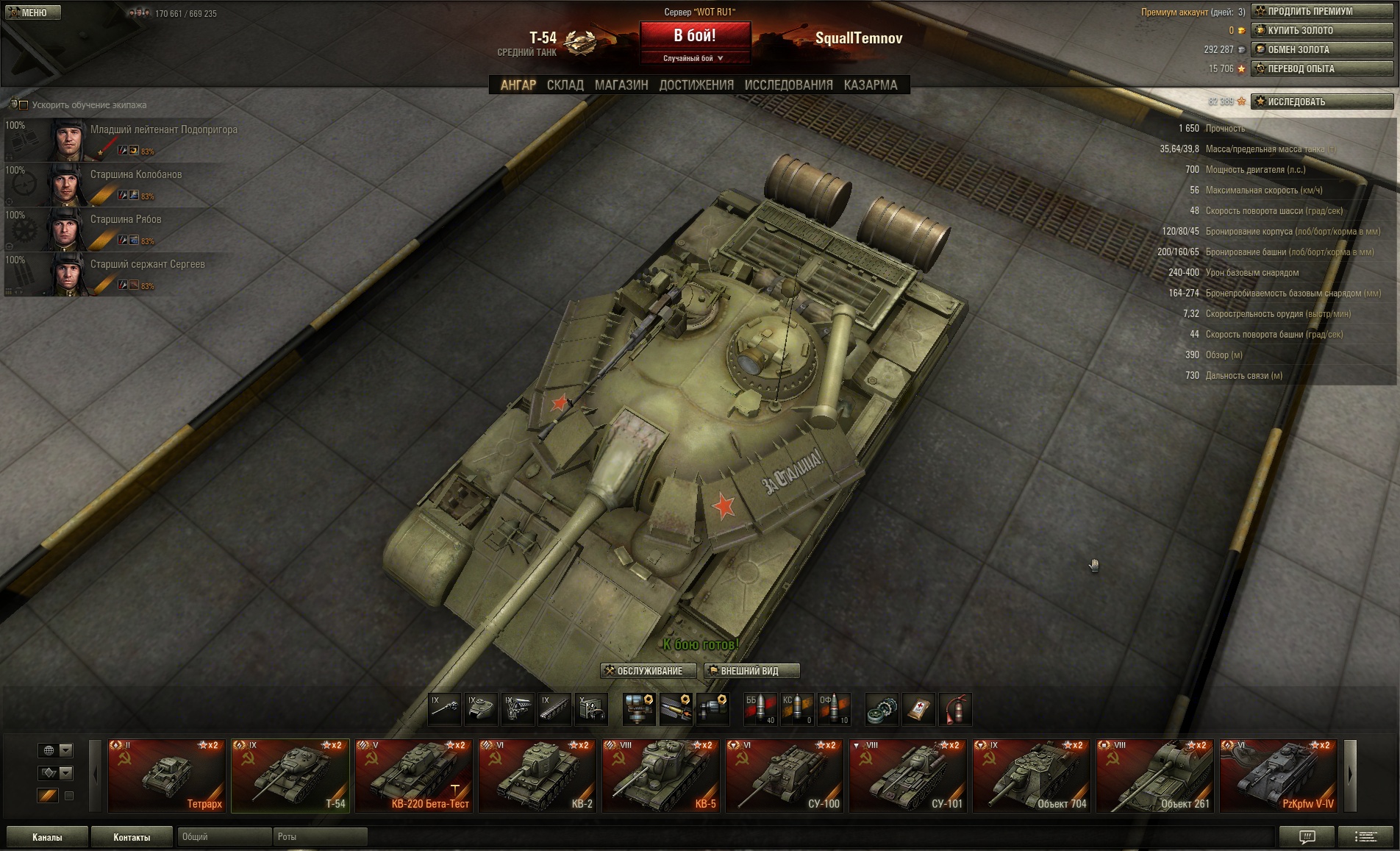Open the МАГАЗИН tab
The height and width of the screenshot is (851, 1400).
coord(621,85)
